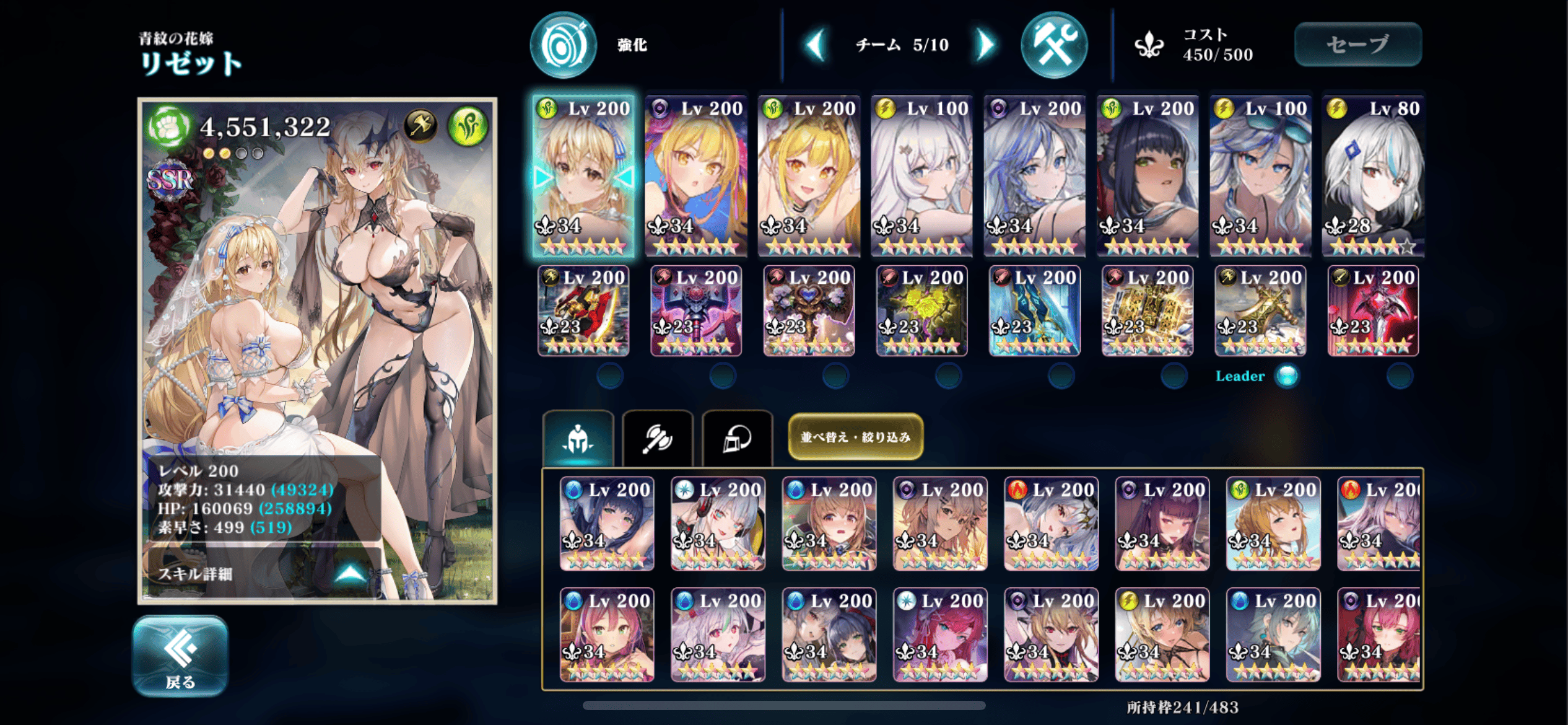Select the golden treasure chest weapon slot
Image resolution: width=1568 pixels, height=725 pixels.
[x=1147, y=311]
